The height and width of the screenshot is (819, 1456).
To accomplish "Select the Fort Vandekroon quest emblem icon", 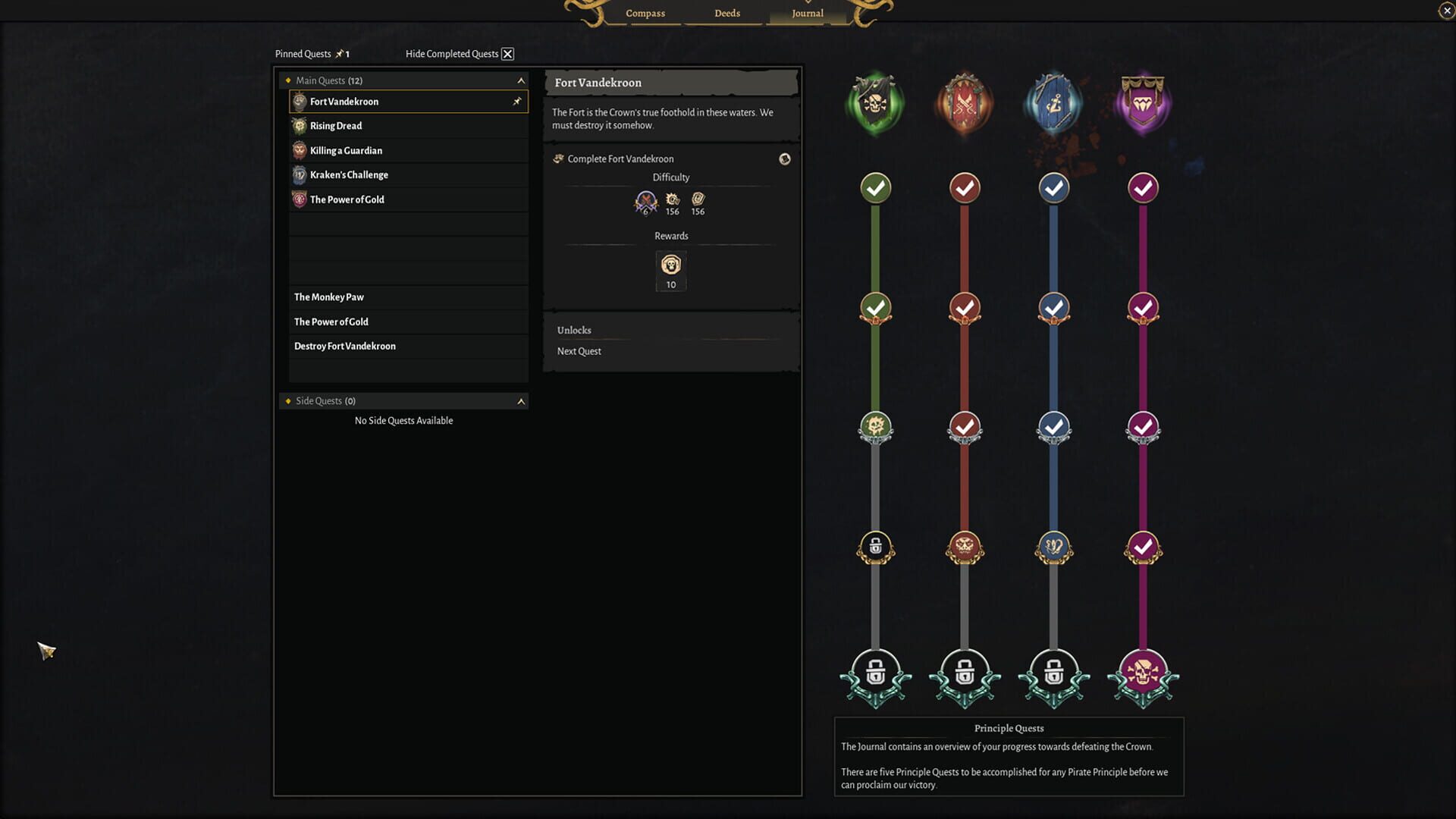I will (x=300, y=101).
